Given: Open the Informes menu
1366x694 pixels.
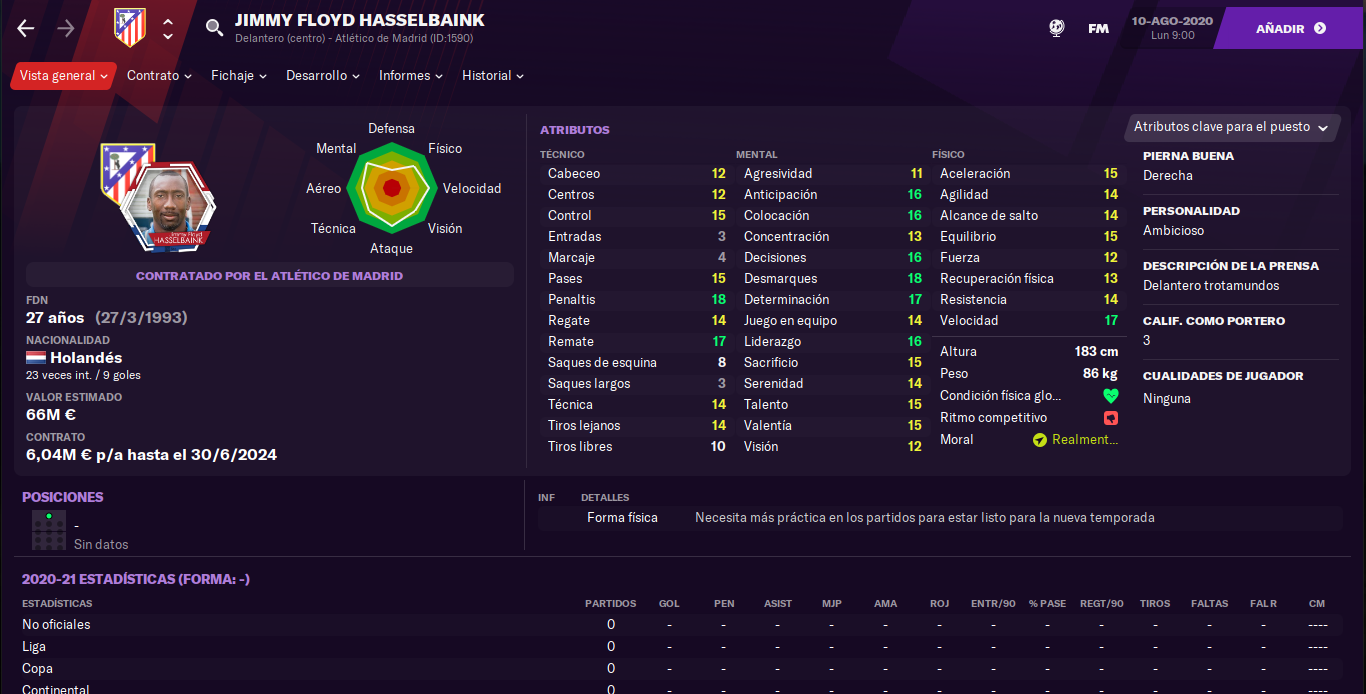Looking at the screenshot, I should (411, 76).
